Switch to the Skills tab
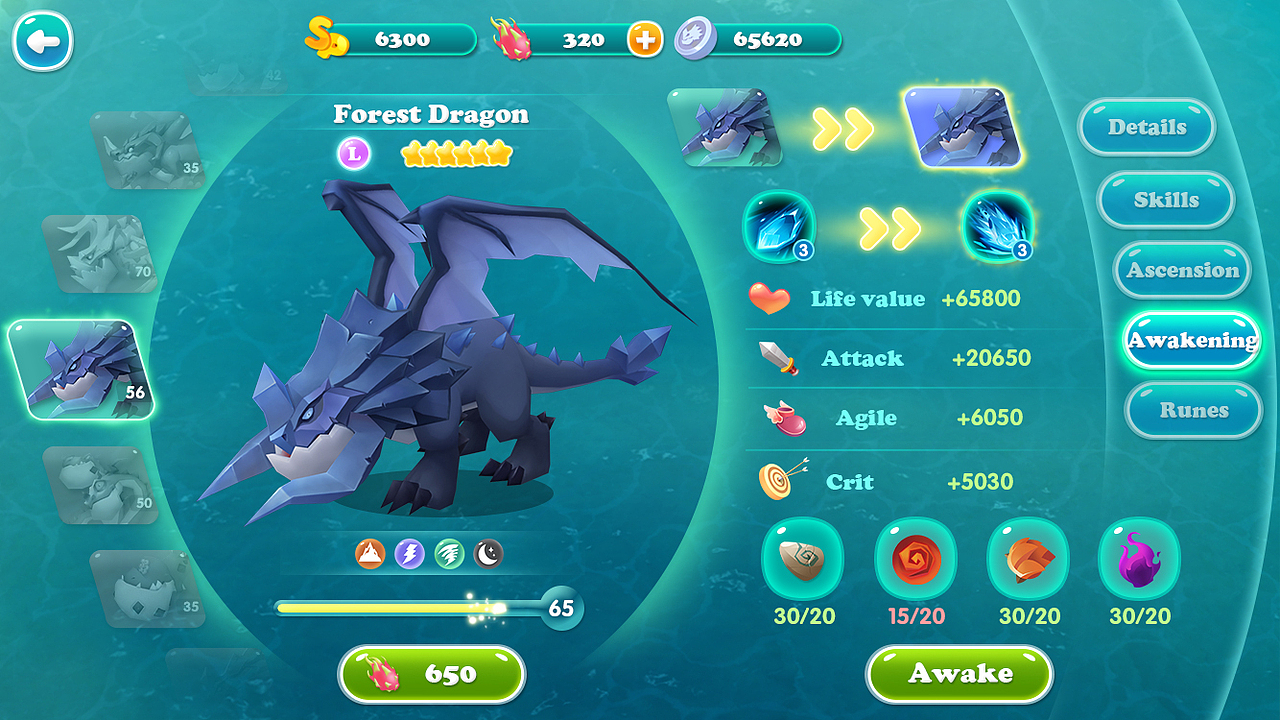Viewport: 1280px width, 720px height. [x=1165, y=199]
